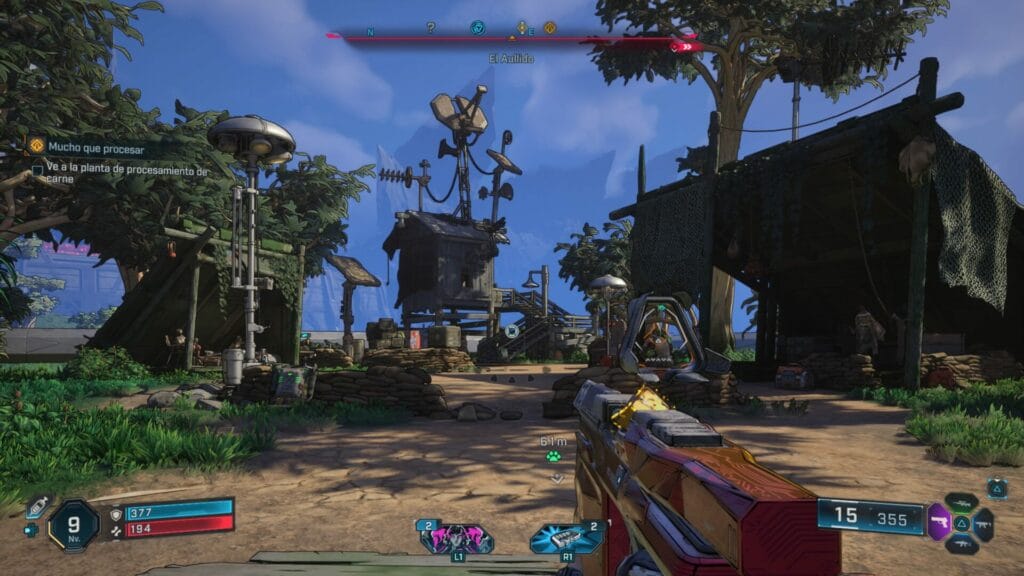Switch to the top green-rarity weapon slot
Viewport: 1024px width, 576px height.
pyautogui.click(x=961, y=502)
